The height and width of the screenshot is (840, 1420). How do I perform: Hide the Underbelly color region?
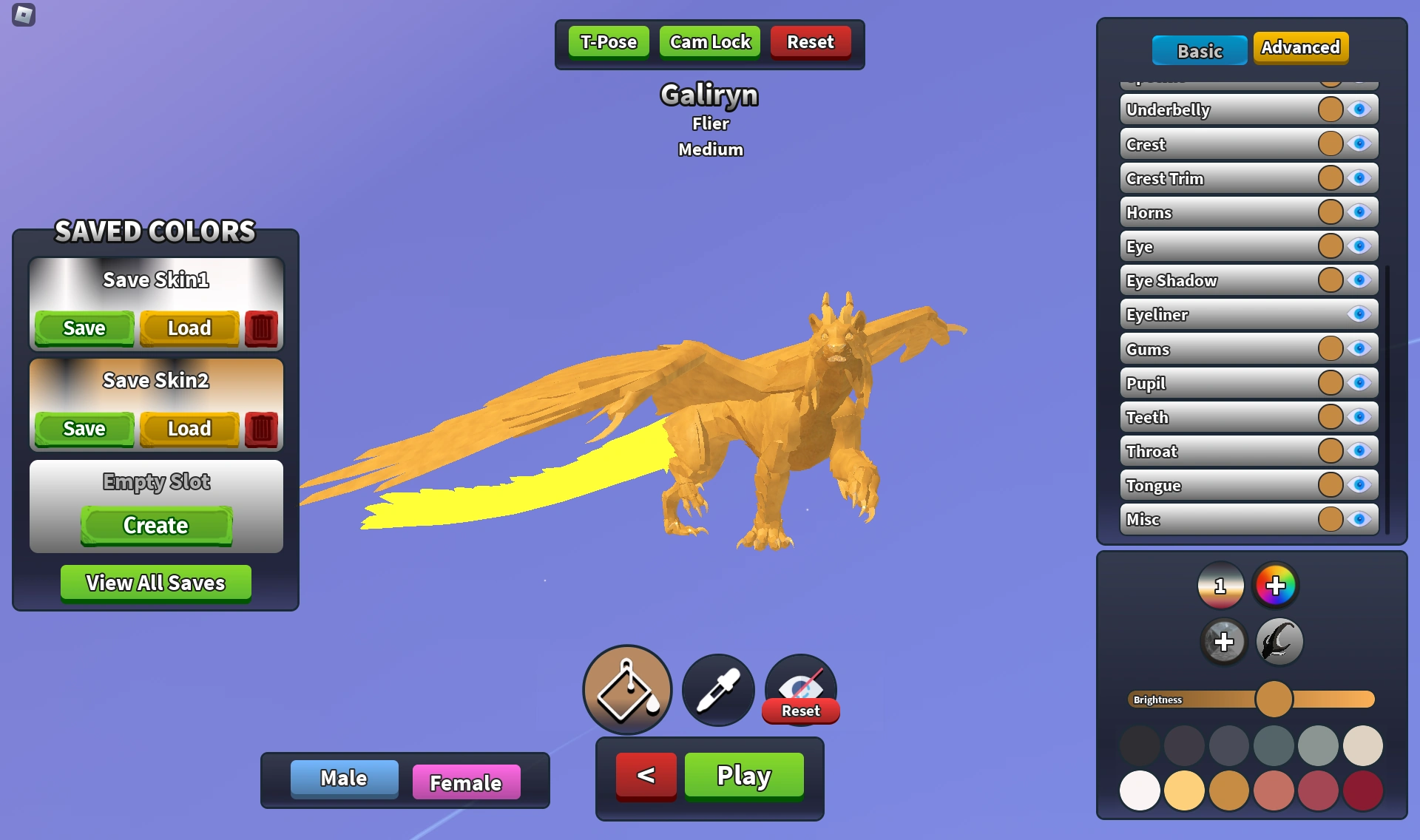coord(1359,109)
